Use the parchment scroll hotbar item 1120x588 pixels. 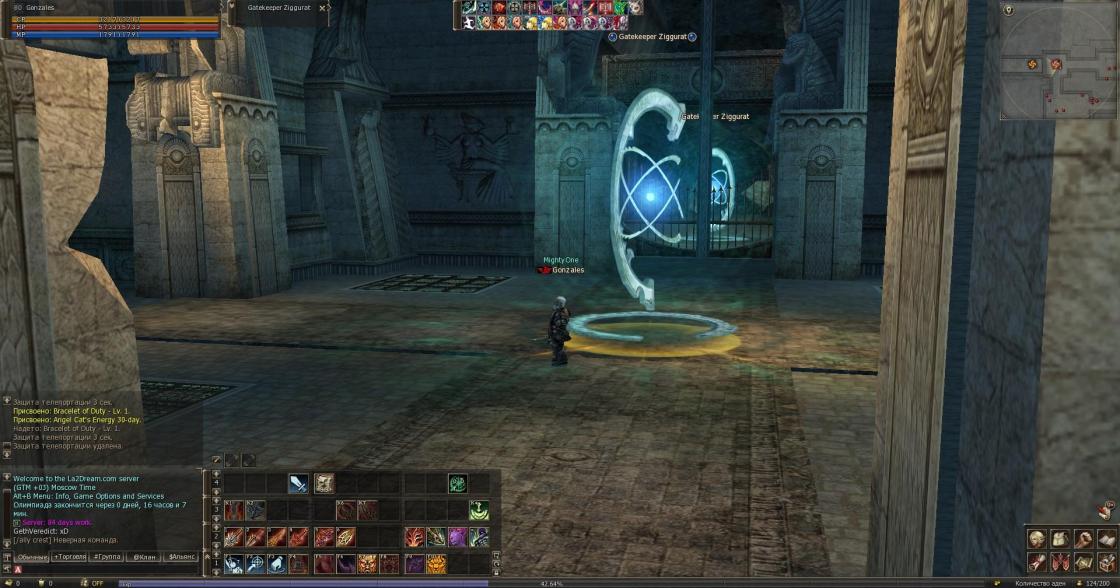pyautogui.click(x=324, y=484)
